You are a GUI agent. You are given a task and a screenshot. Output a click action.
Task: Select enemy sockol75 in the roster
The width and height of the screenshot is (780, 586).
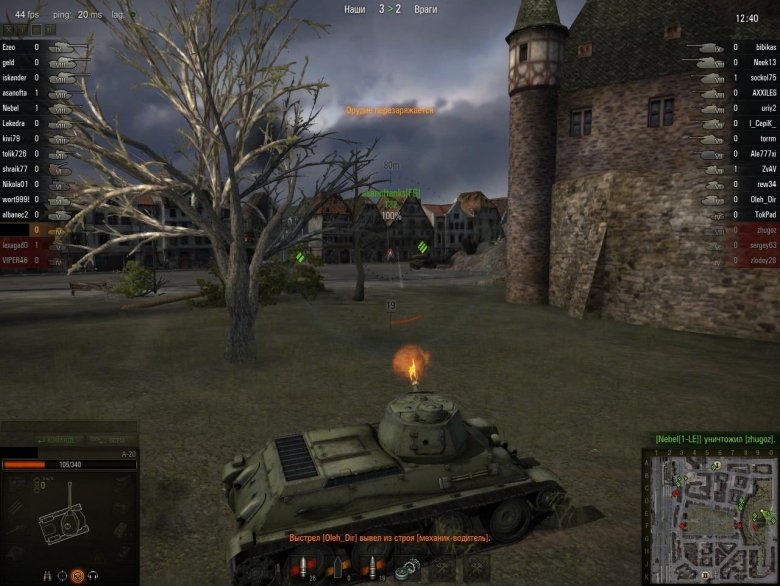pos(764,78)
